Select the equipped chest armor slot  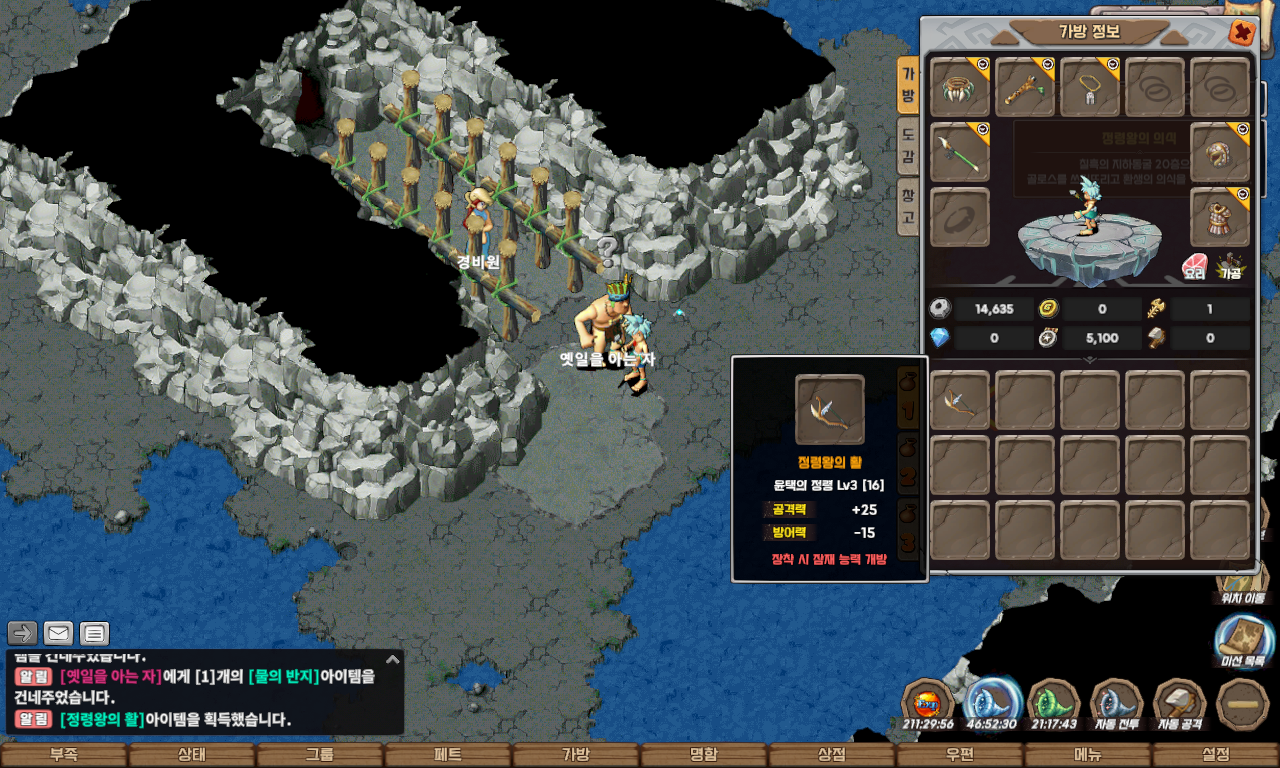click(1220, 217)
